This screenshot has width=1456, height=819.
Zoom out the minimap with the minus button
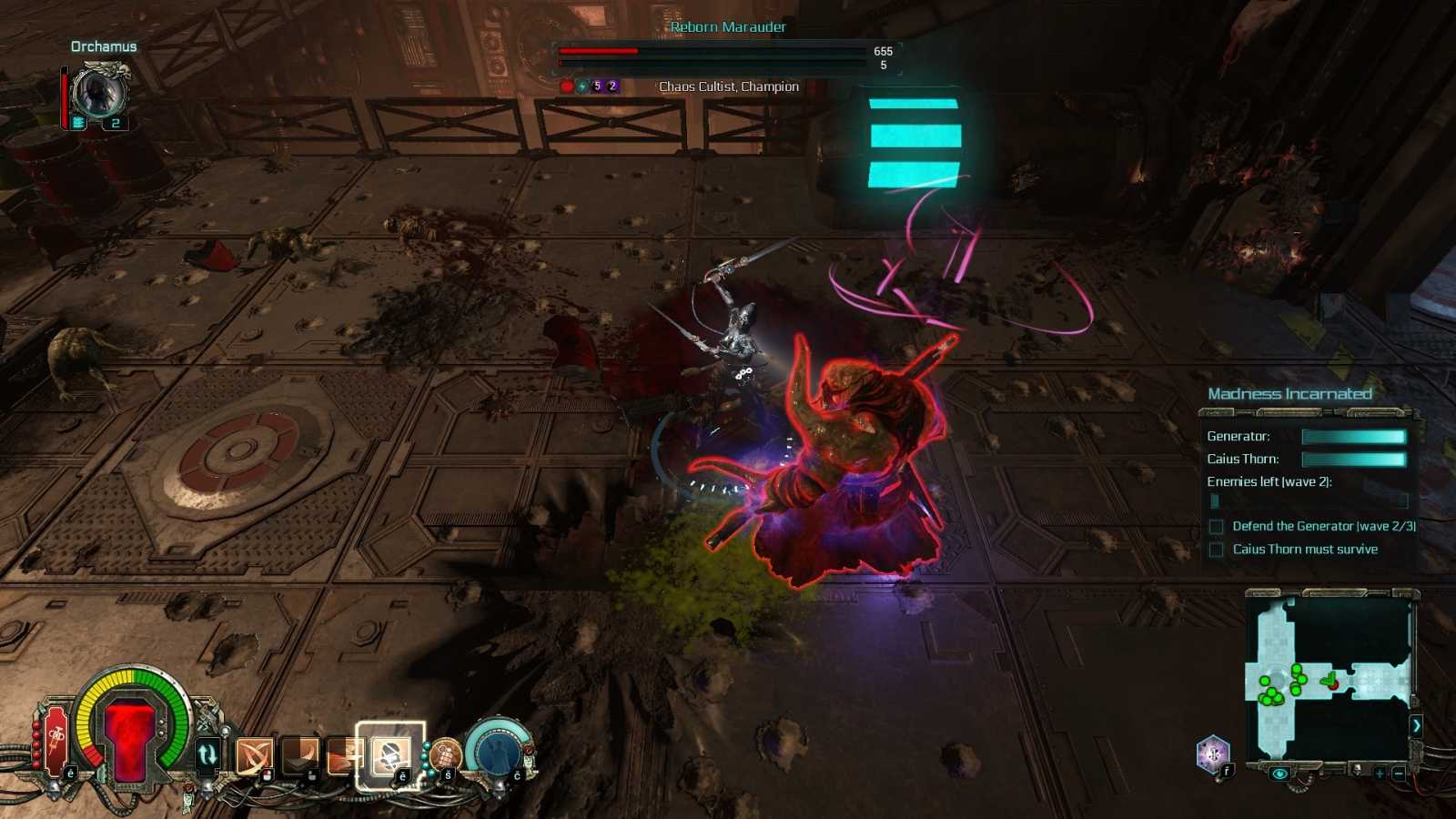(x=1400, y=773)
